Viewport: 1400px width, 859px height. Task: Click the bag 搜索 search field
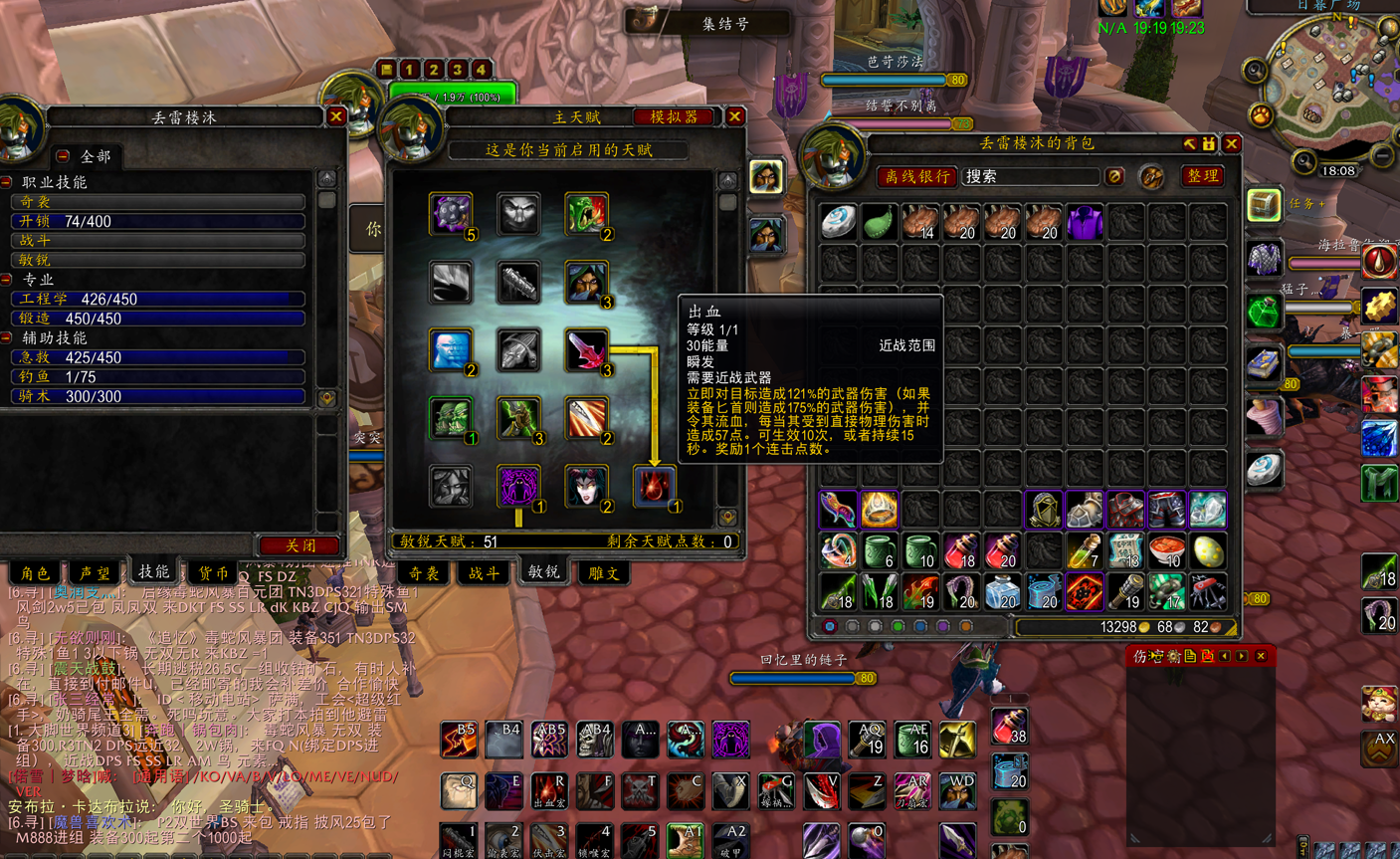[x=1030, y=176]
